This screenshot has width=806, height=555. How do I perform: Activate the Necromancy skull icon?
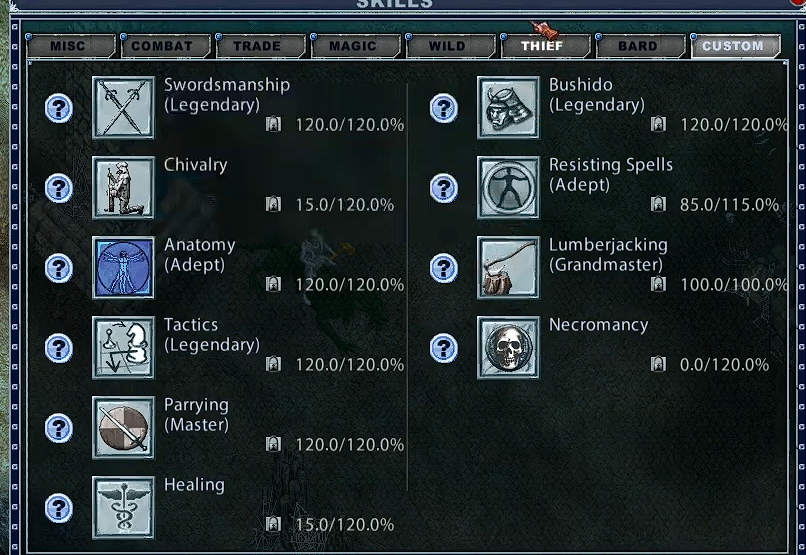[x=508, y=348]
